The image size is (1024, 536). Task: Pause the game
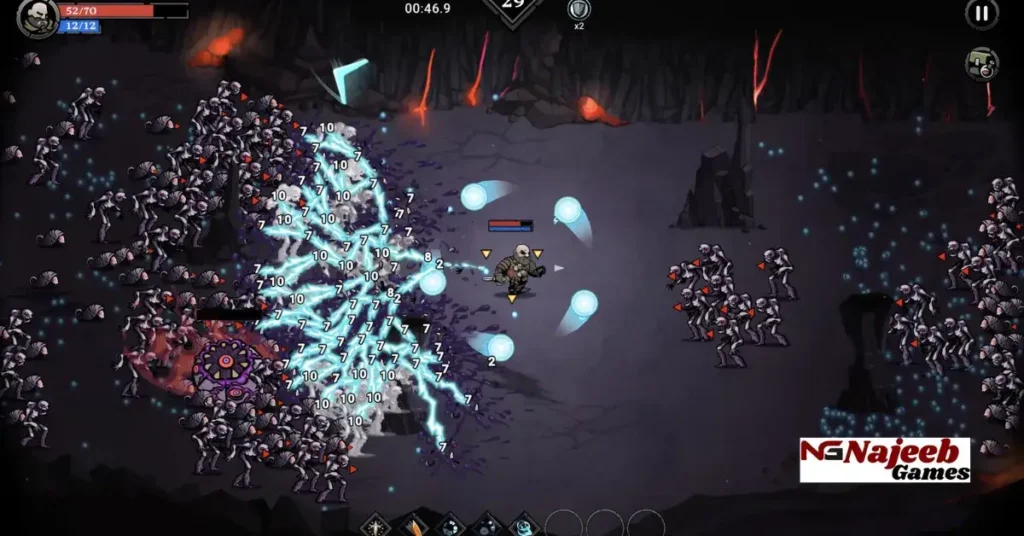tap(981, 13)
